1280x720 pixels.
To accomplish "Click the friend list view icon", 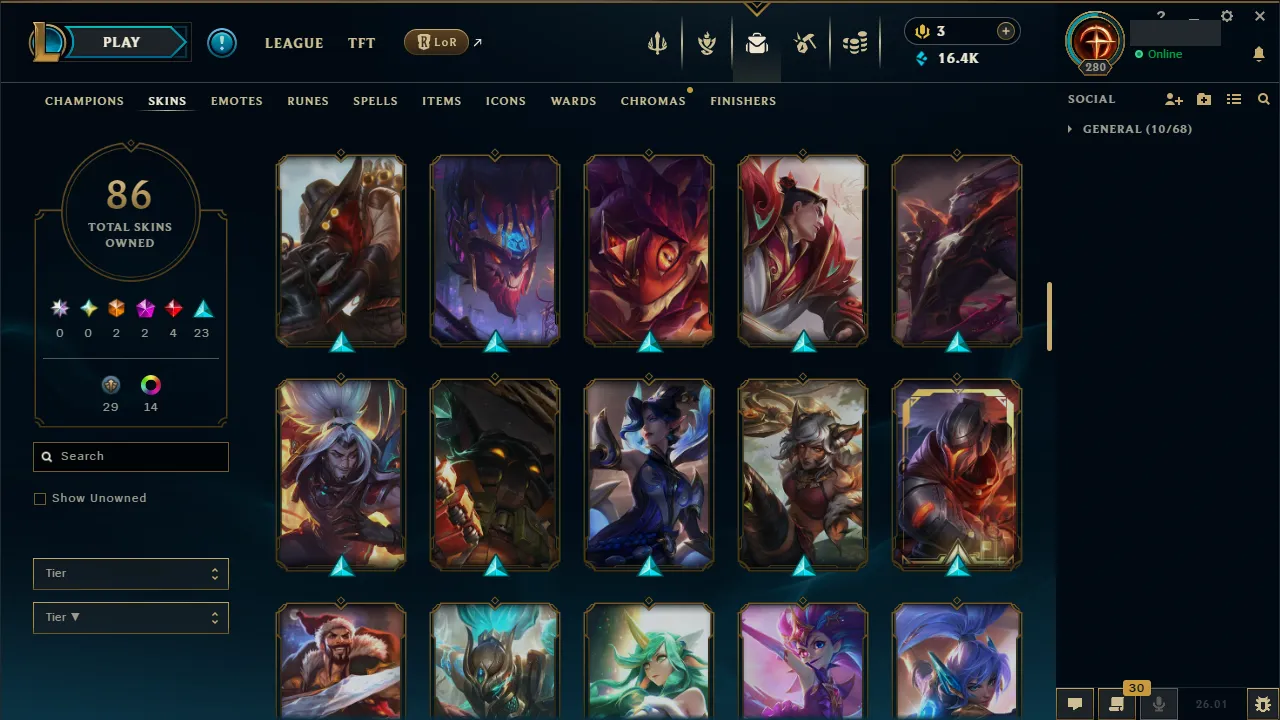I will [1234, 99].
